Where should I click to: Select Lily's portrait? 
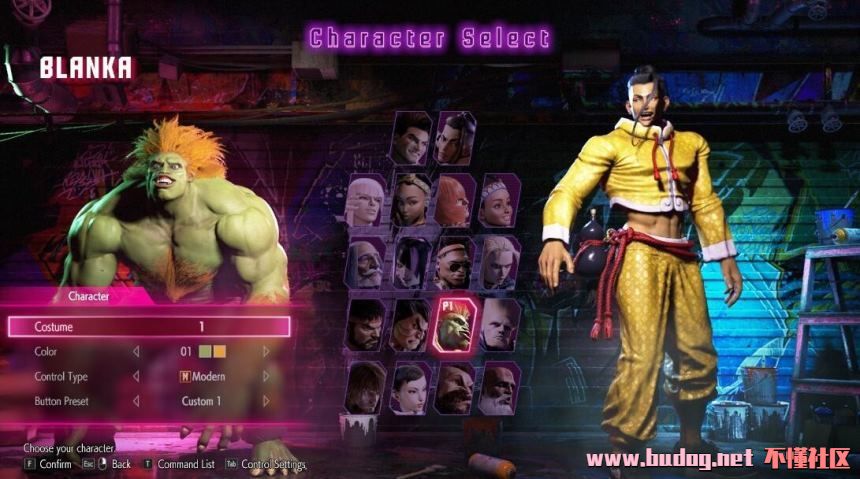[x=500, y=201]
